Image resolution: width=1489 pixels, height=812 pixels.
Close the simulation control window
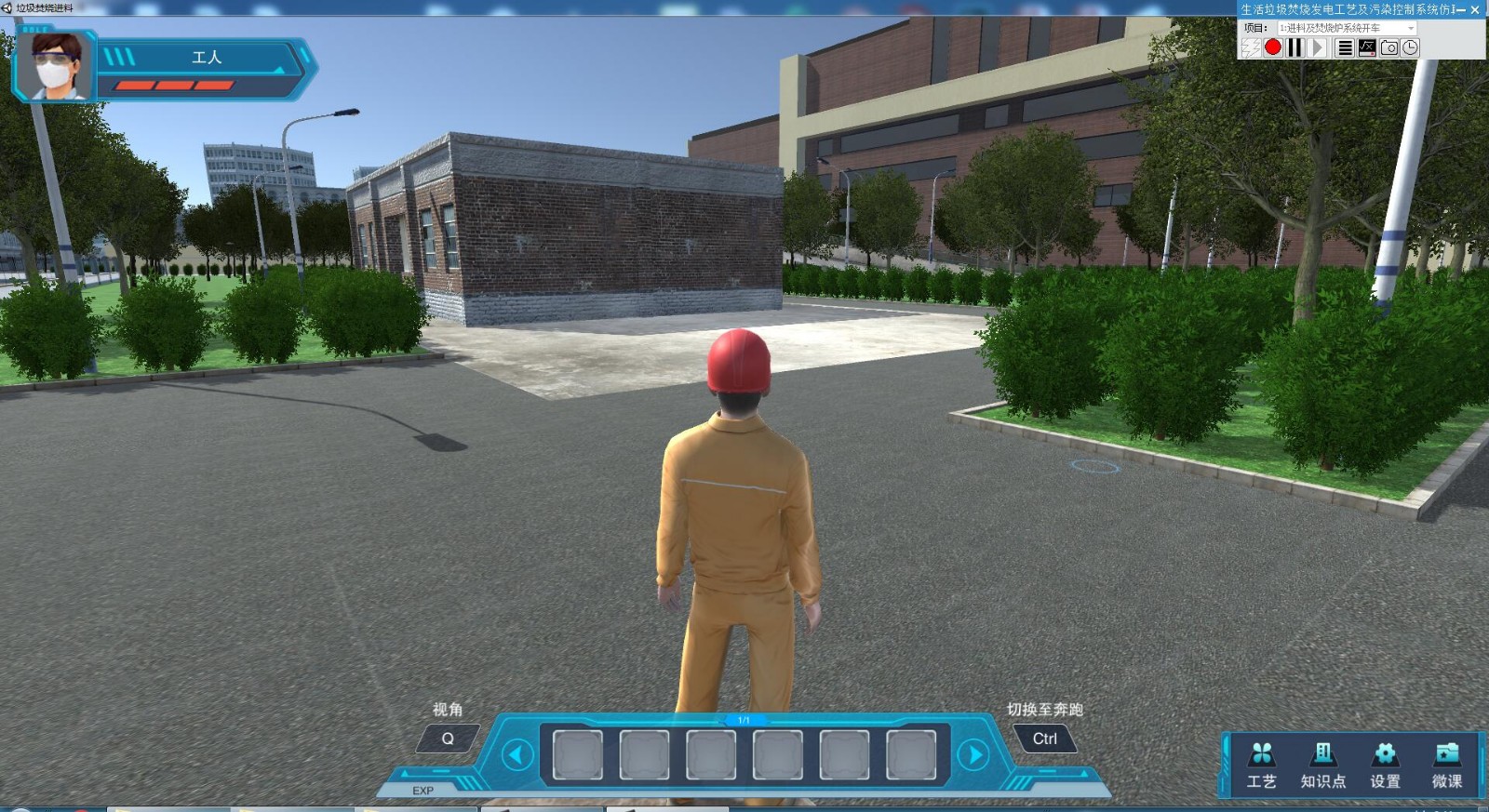coord(1475,9)
